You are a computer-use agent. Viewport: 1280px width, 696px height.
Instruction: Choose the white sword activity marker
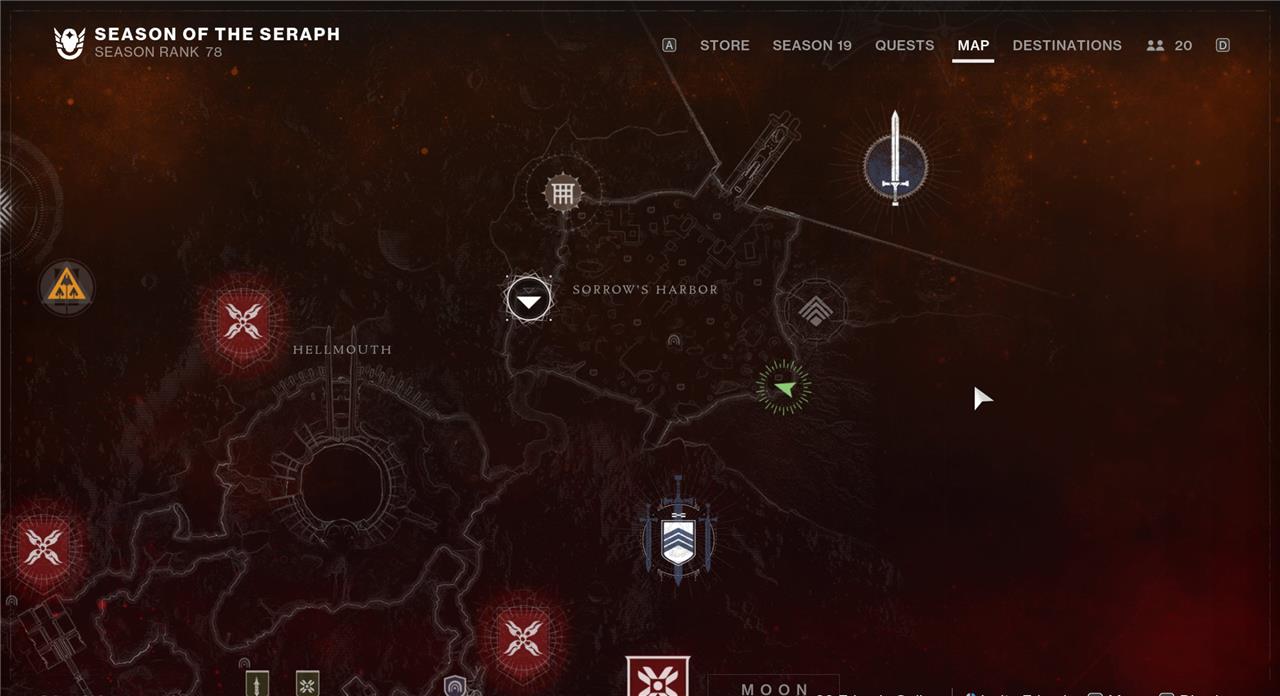895,165
